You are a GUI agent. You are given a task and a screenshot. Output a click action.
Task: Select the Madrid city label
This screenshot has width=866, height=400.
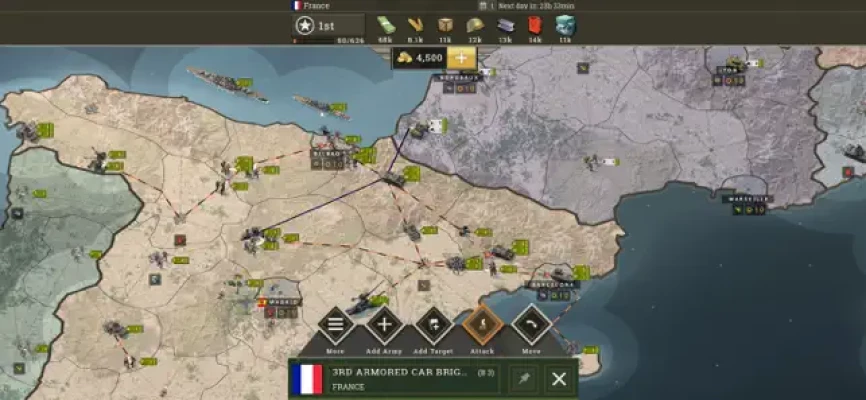point(278,301)
